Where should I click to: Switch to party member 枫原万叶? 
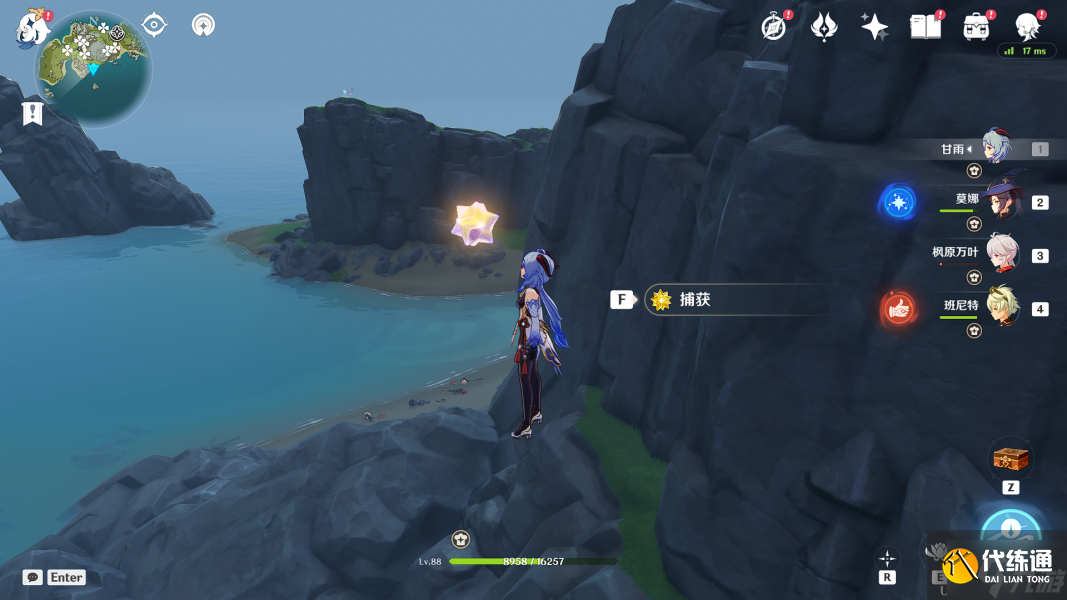(1001, 254)
